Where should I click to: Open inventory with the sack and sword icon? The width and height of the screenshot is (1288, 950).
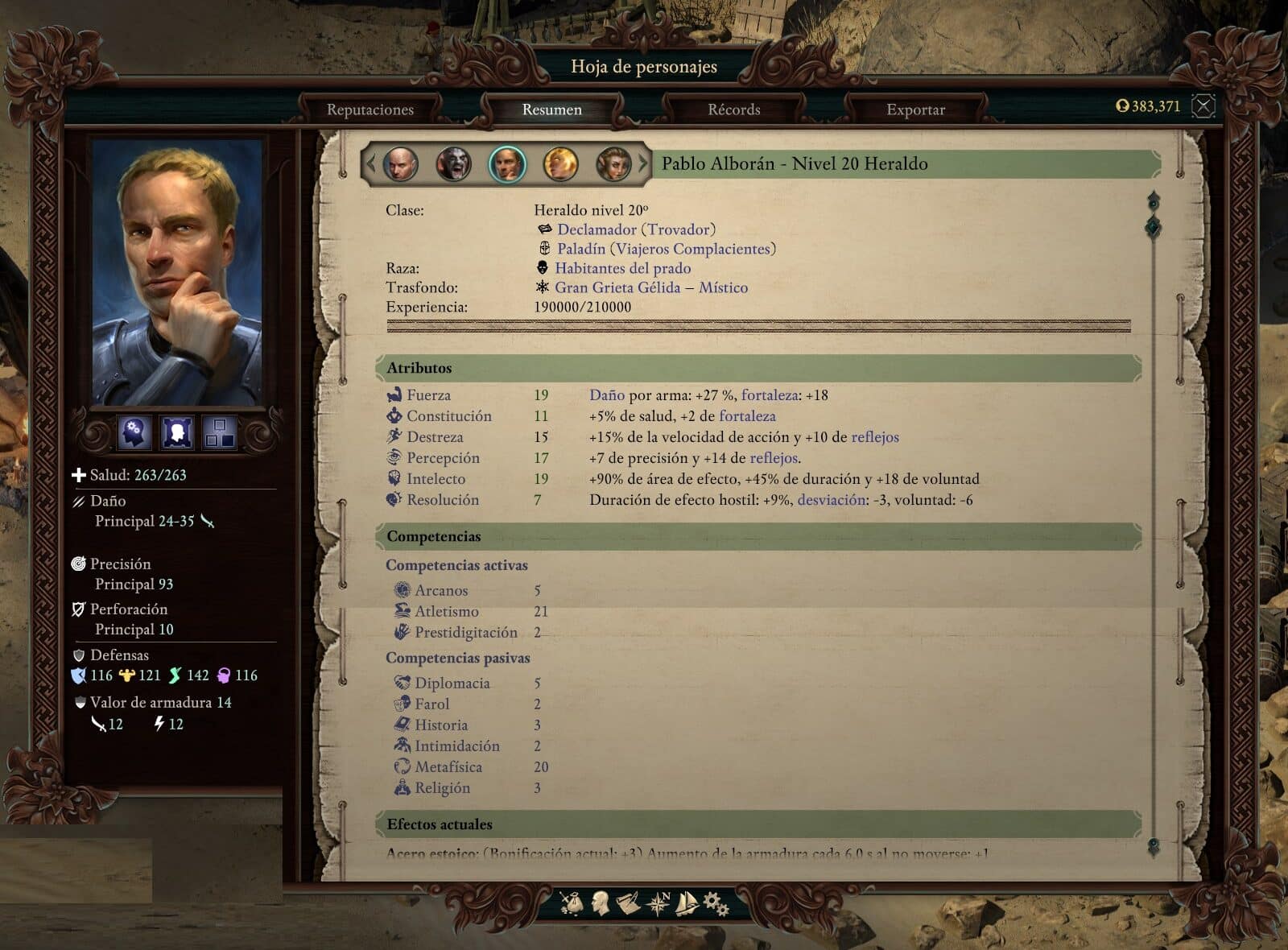click(x=572, y=903)
